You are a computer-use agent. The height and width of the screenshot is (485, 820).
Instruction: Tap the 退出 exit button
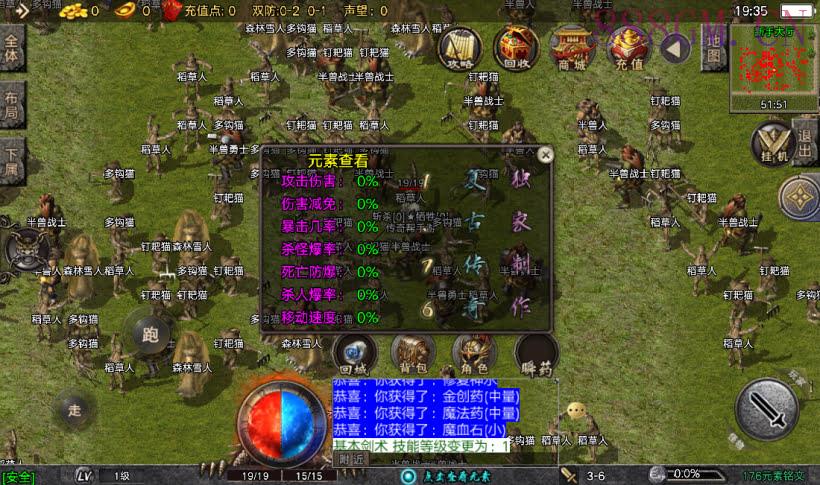[805, 132]
